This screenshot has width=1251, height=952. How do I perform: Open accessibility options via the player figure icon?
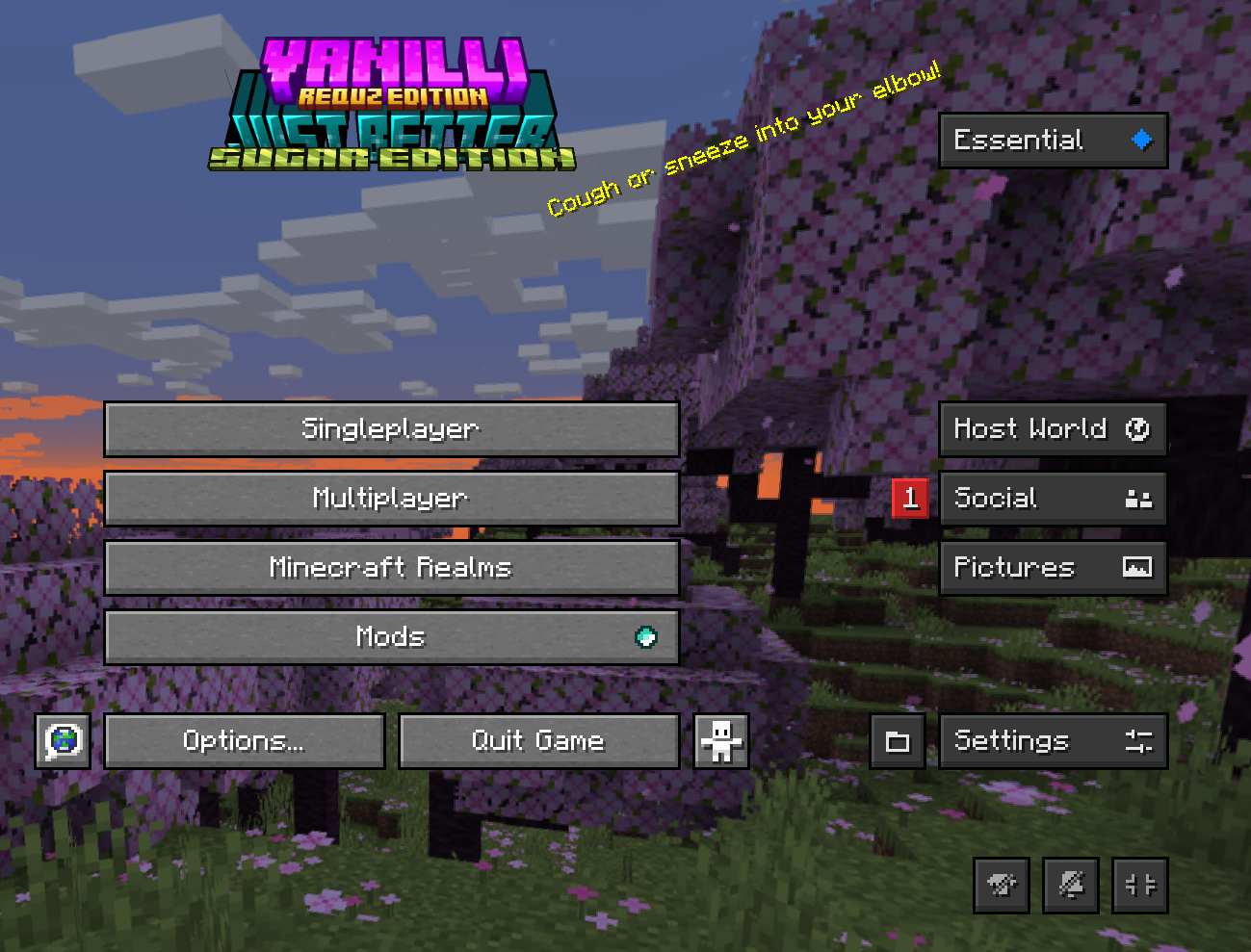(720, 741)
